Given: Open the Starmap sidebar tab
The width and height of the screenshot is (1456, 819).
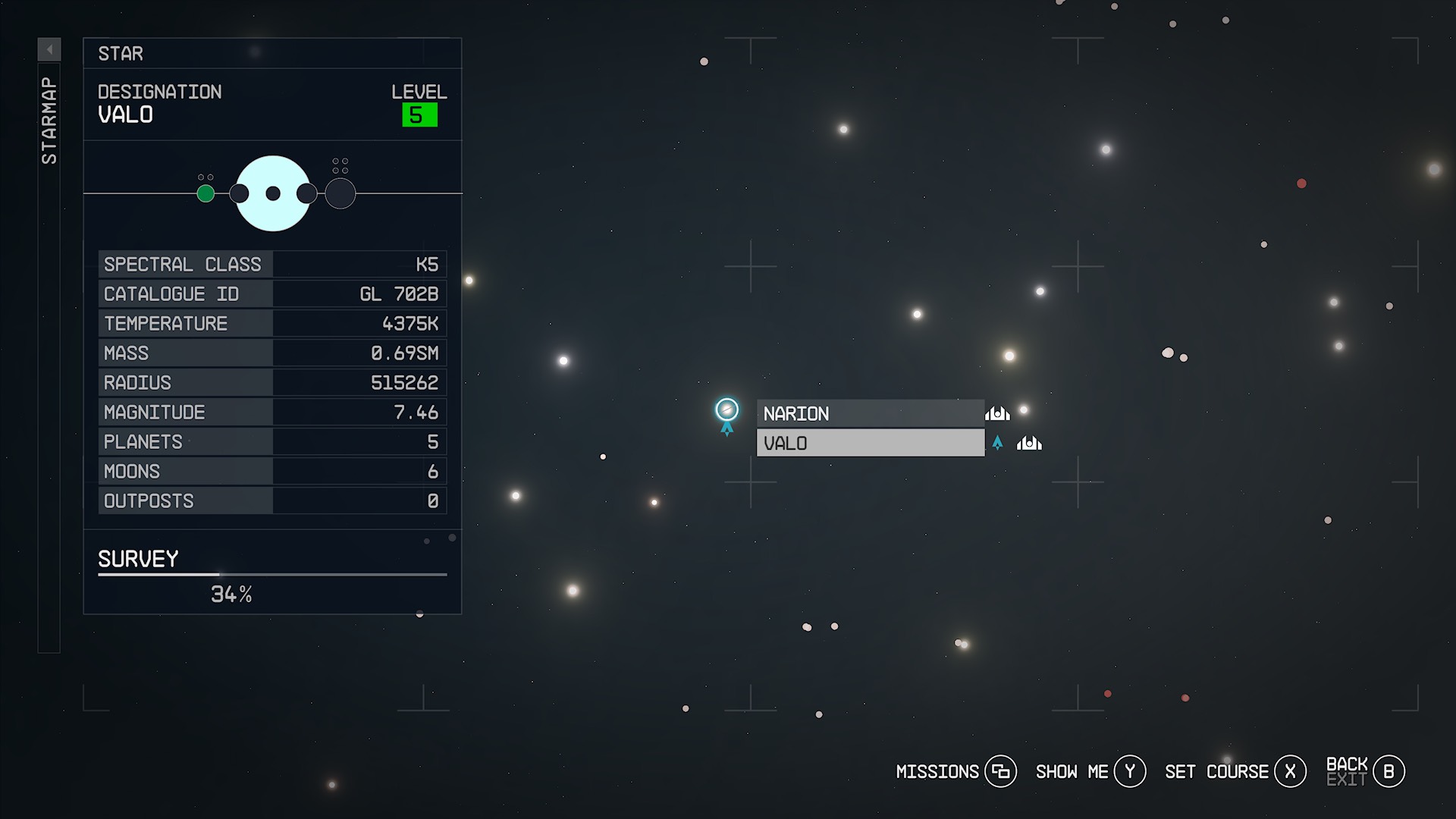Looking at the screenshot, I should (x=49, y=118).
